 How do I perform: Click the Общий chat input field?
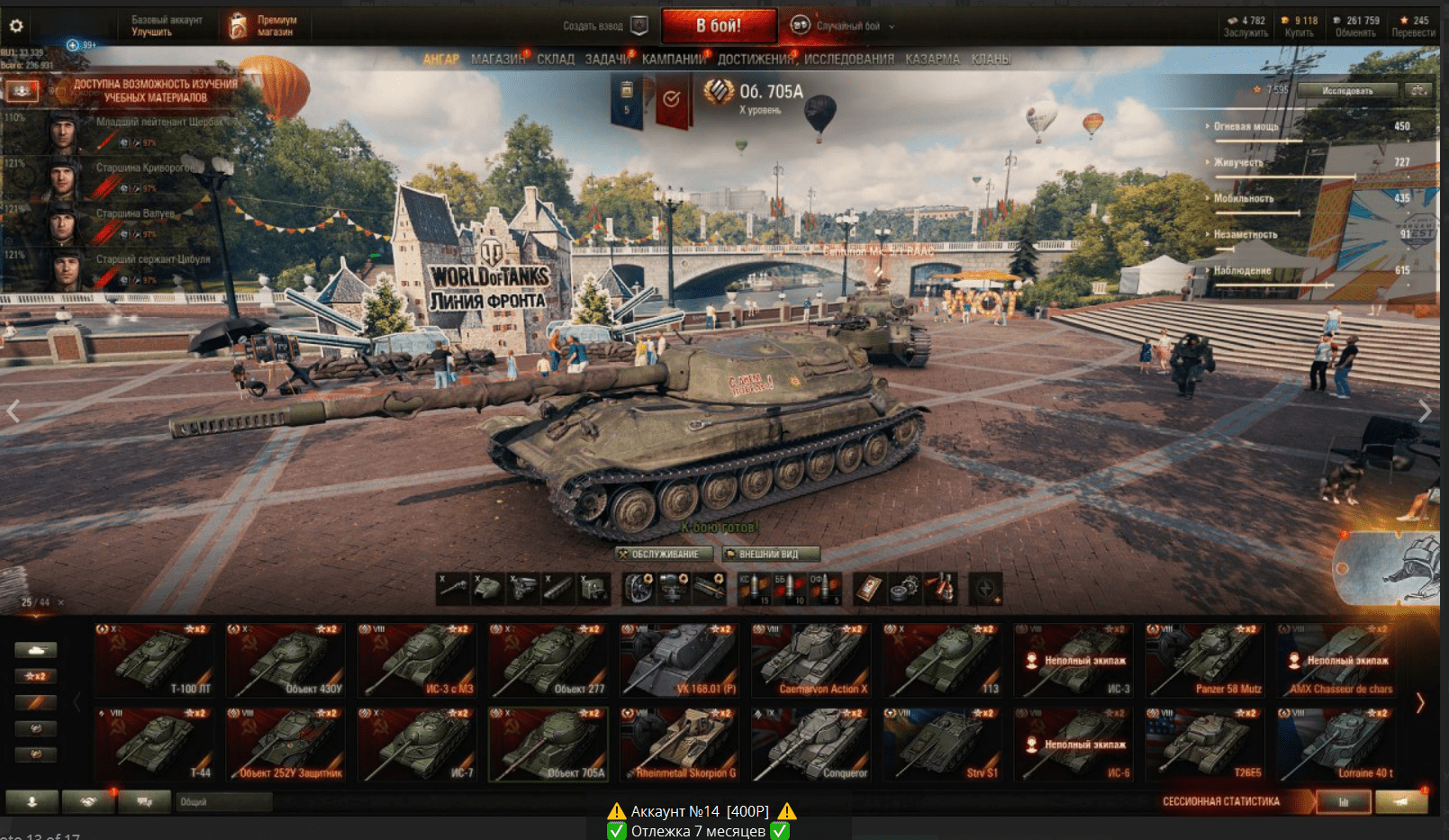[x=225, y=801]
